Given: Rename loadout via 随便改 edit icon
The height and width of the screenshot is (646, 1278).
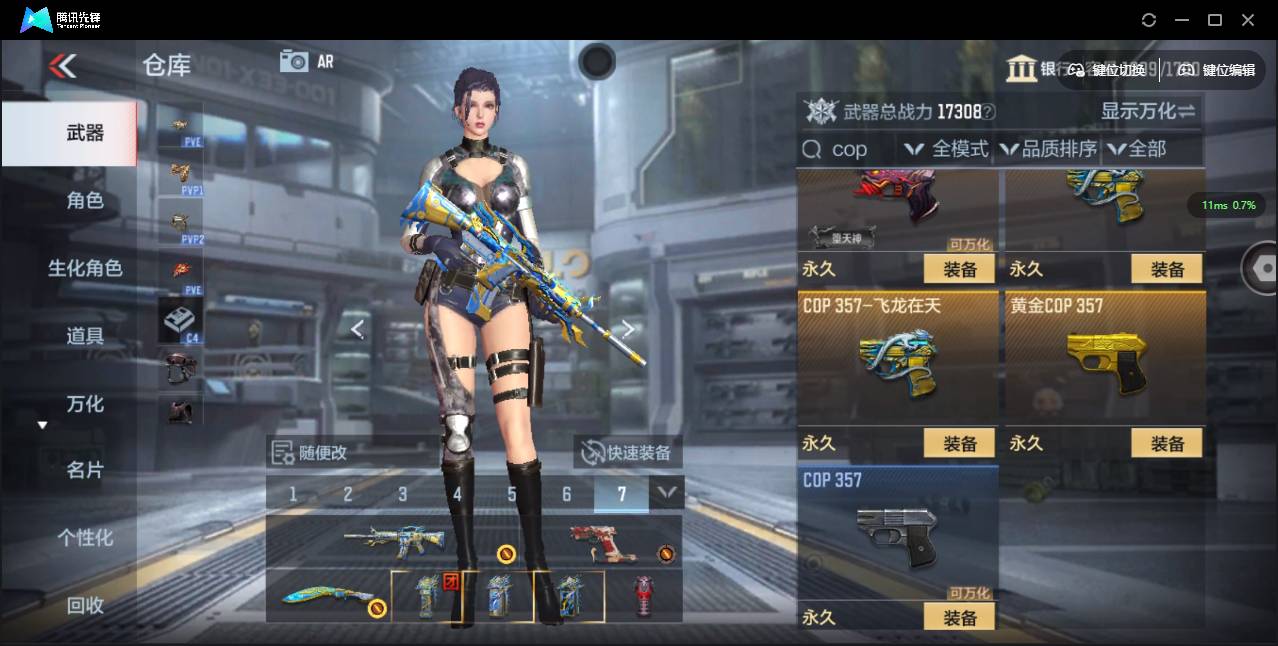Looking at the screenshot, I should (282, 452).
